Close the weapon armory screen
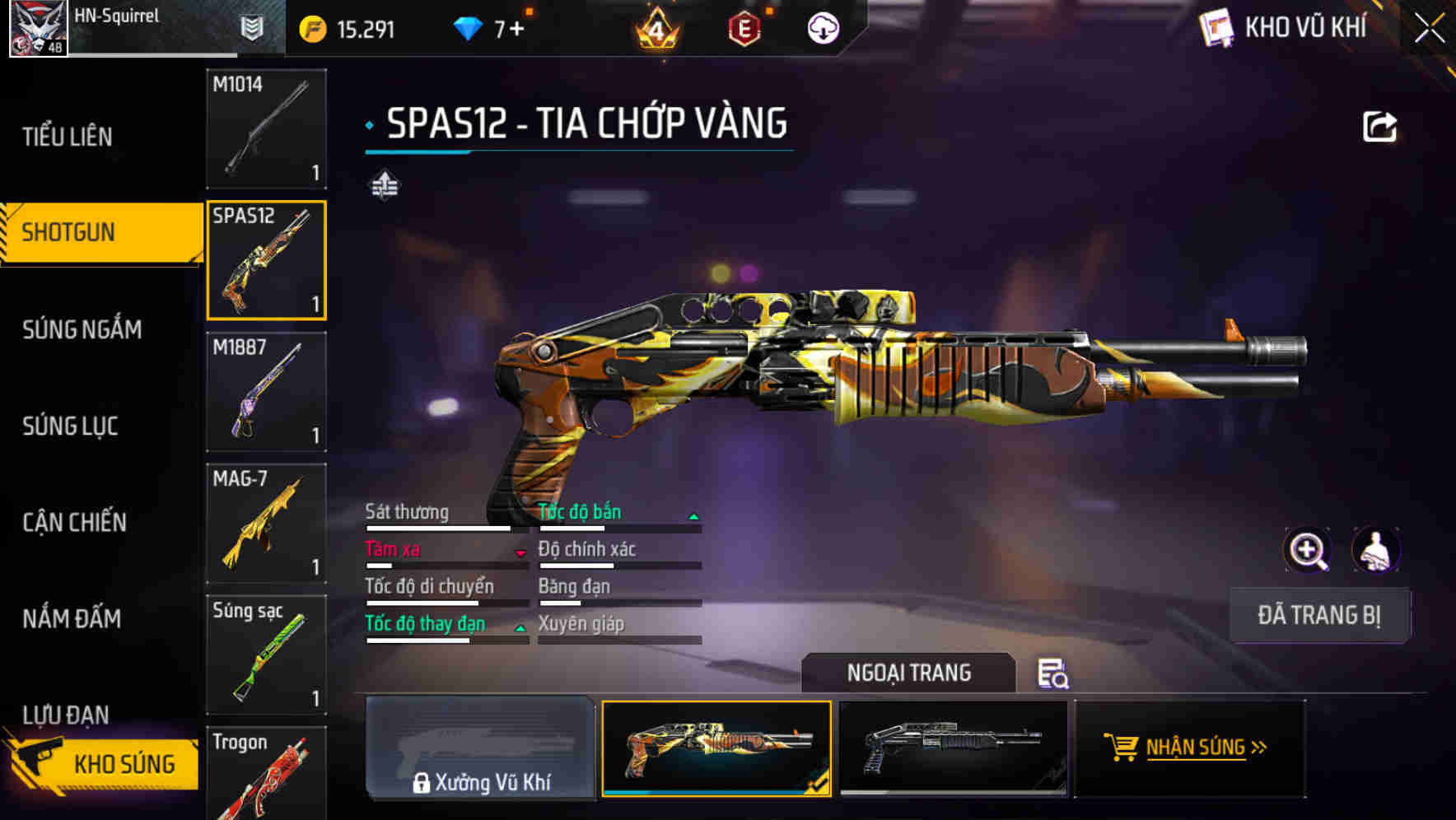 click(x=1430, y=29)
